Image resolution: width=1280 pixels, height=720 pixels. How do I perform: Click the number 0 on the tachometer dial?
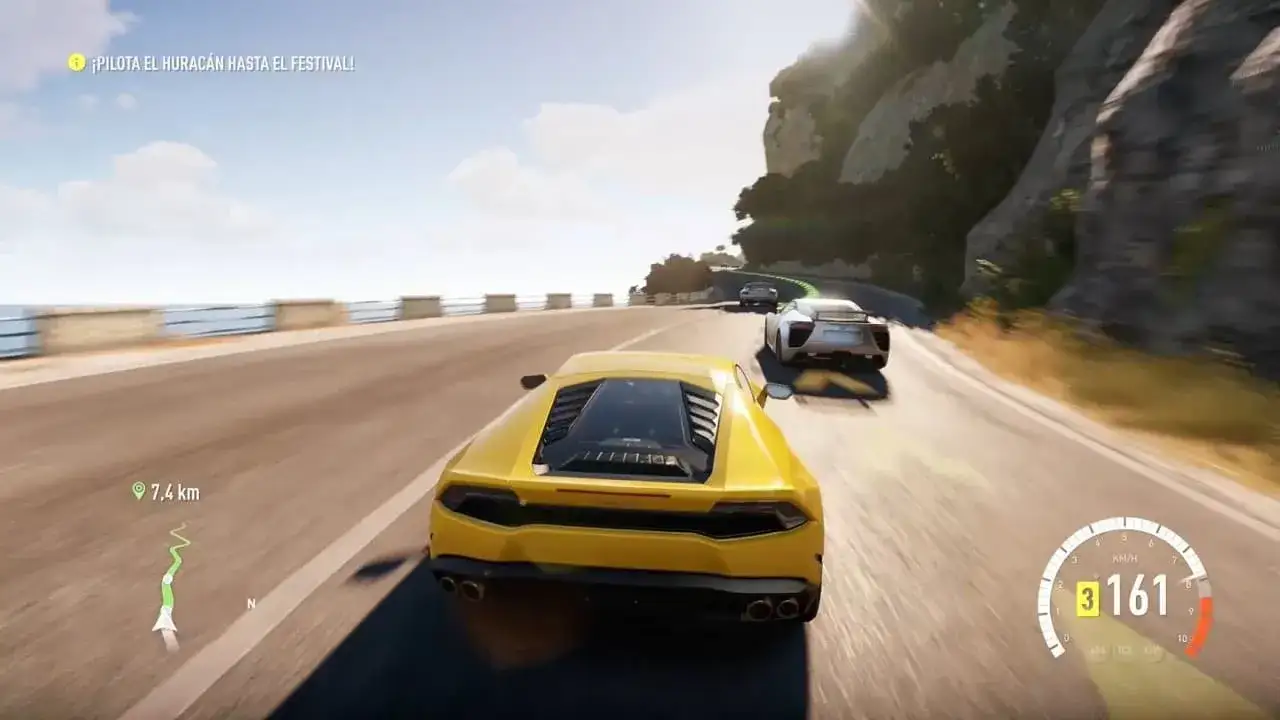point(1066,637)
